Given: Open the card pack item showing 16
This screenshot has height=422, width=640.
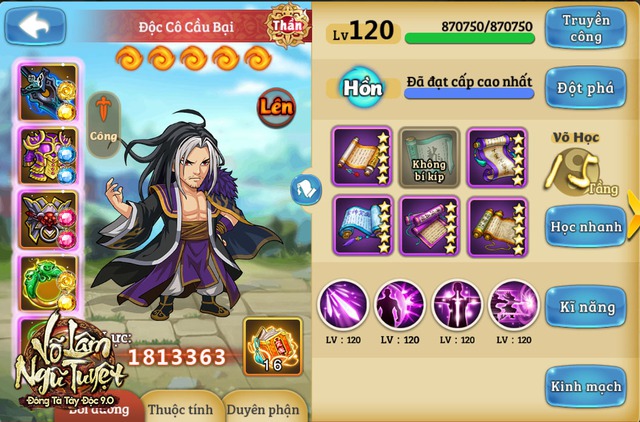Looking at the screenshot, I should (x=273, y=346).
